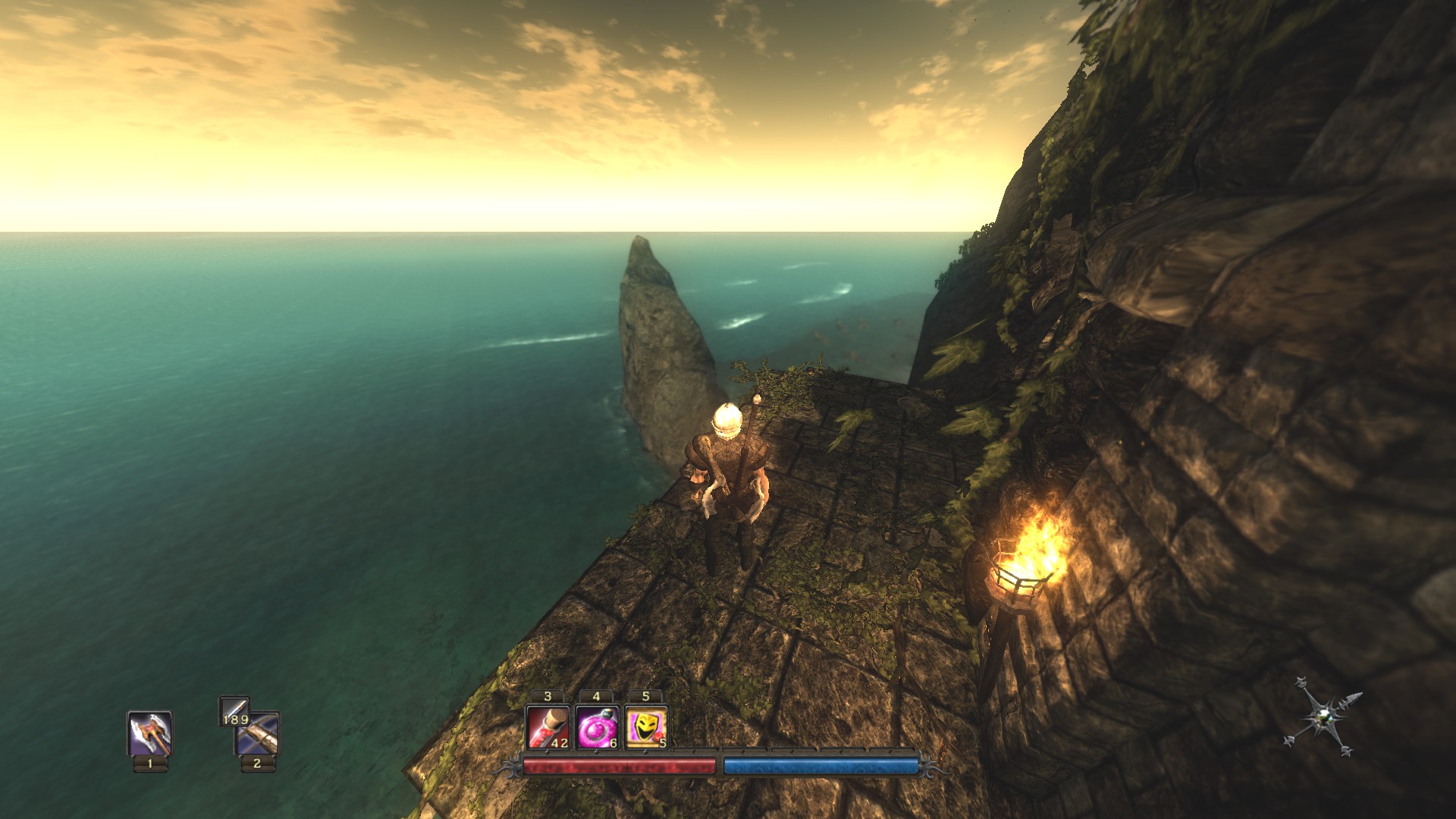Drink the pink round flask potion
Viewport: 1456px width, 819px height.
click(597, 727)
